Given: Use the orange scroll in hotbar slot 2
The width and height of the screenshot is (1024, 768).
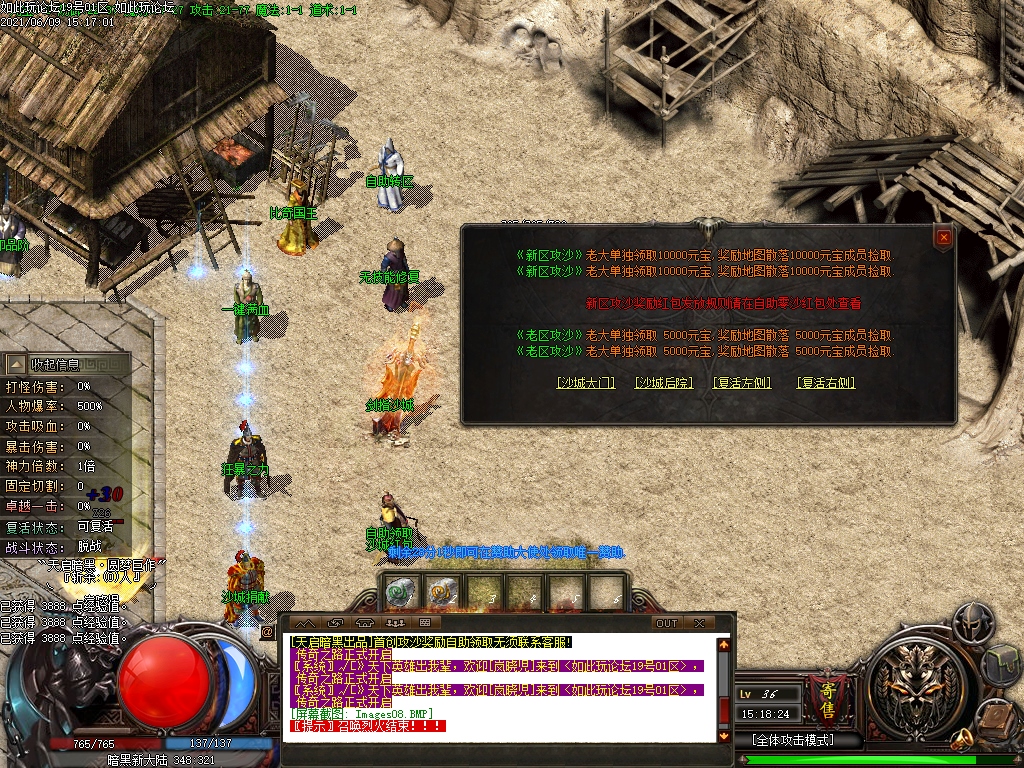Looking at the screenshot, I should 443,594.
